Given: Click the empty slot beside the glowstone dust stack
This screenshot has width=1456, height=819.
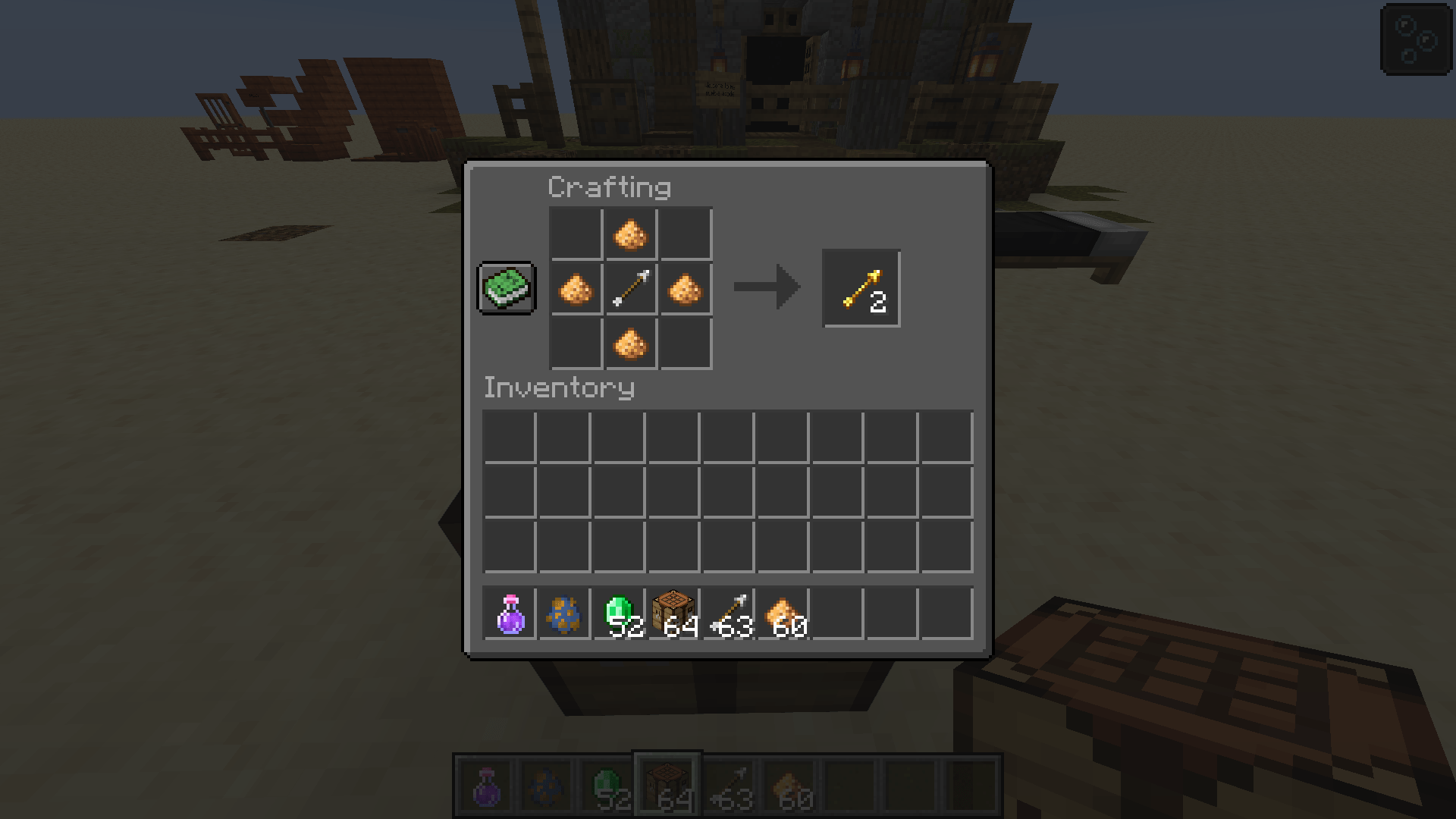Looking at the screenshot, I should point(839,613).
